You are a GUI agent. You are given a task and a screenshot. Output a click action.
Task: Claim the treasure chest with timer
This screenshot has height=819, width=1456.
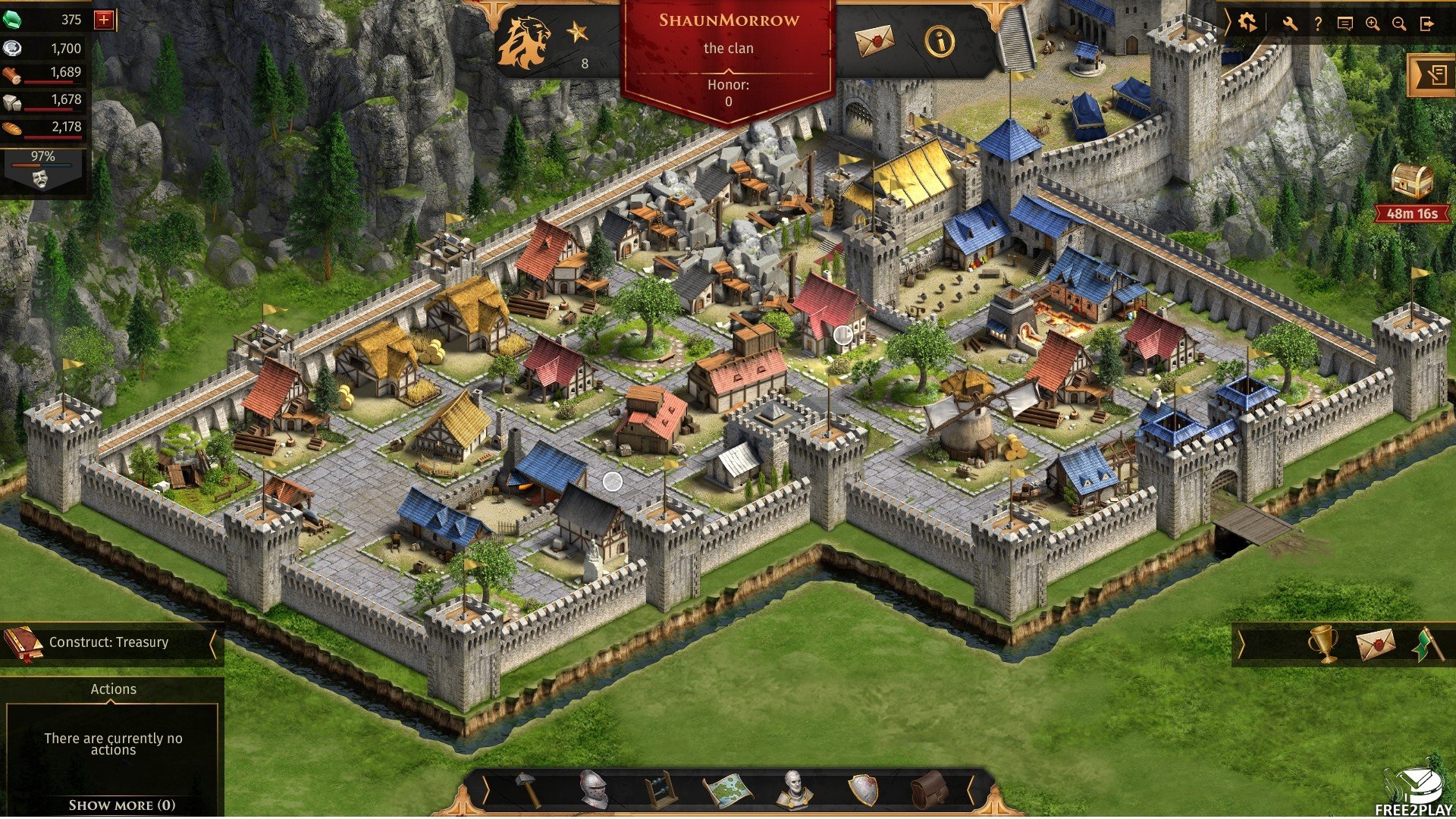(1412, 182)
